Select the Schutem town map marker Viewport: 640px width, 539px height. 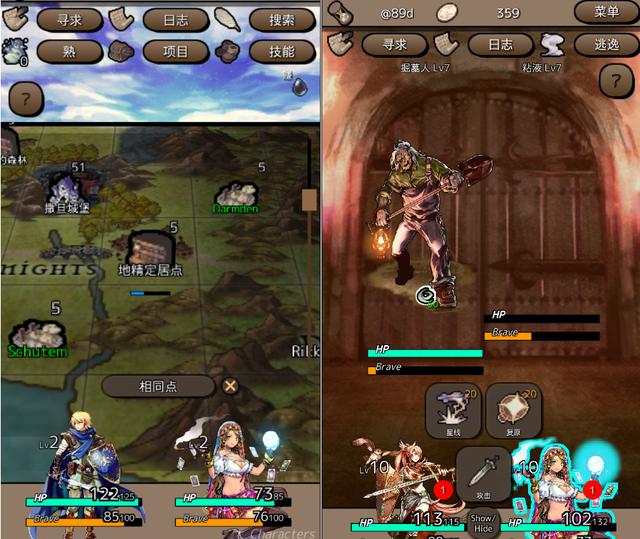[37, 339]
